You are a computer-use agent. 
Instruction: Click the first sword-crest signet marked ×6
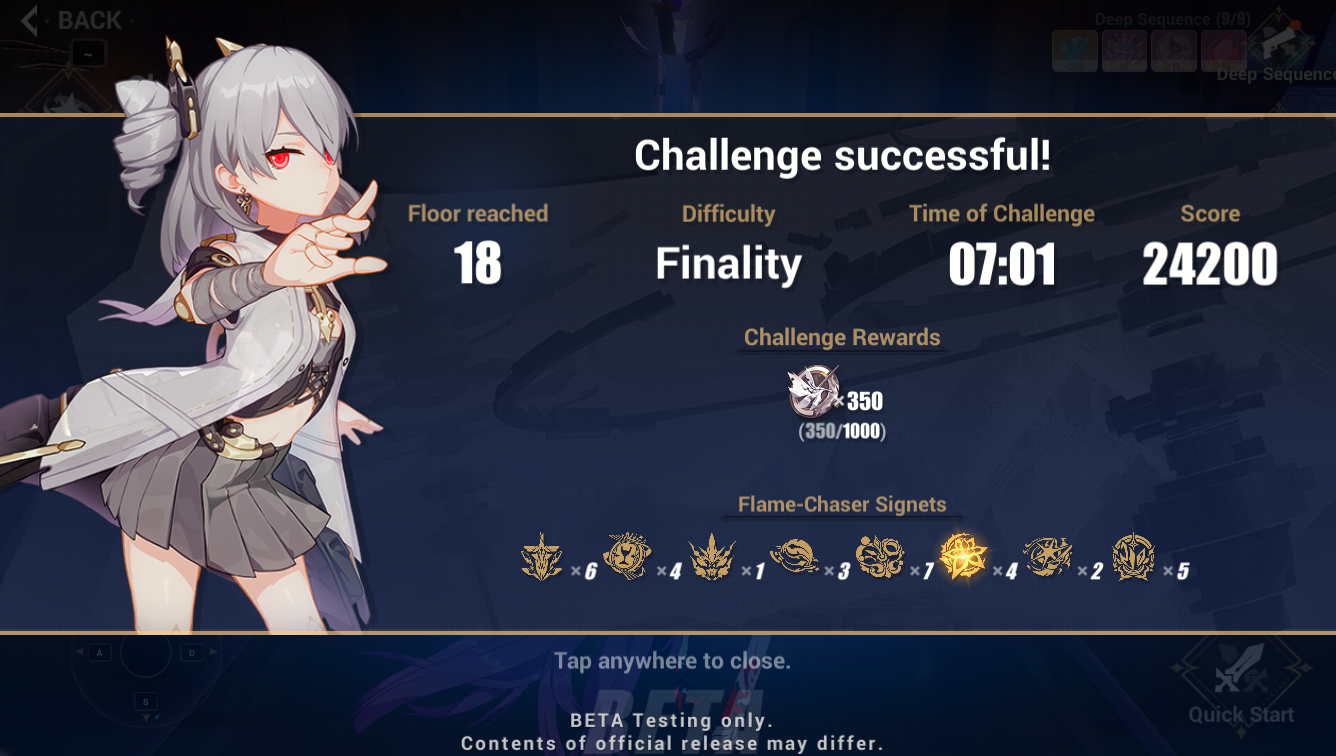(x=540, y=558)
